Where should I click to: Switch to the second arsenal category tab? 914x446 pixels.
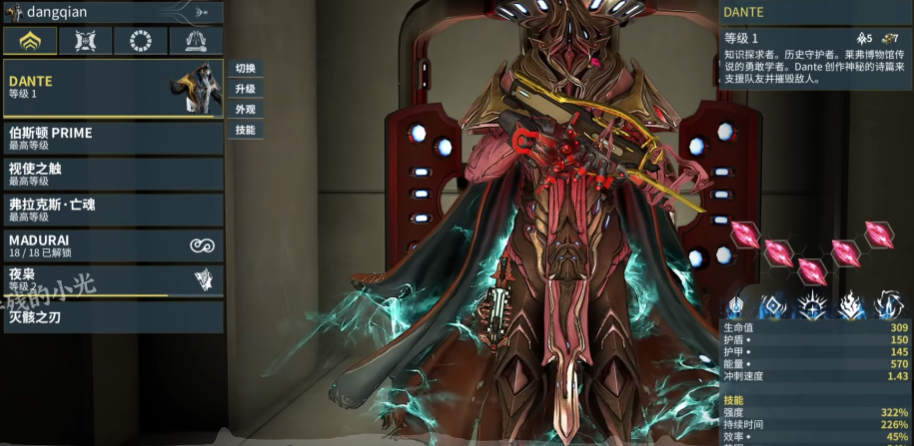click(85, 41)
